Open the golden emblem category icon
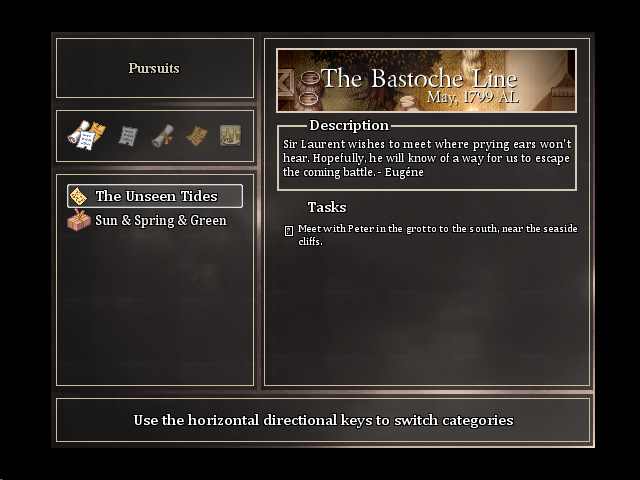Screen dimensions: 640x480 [x=230, y=135]
